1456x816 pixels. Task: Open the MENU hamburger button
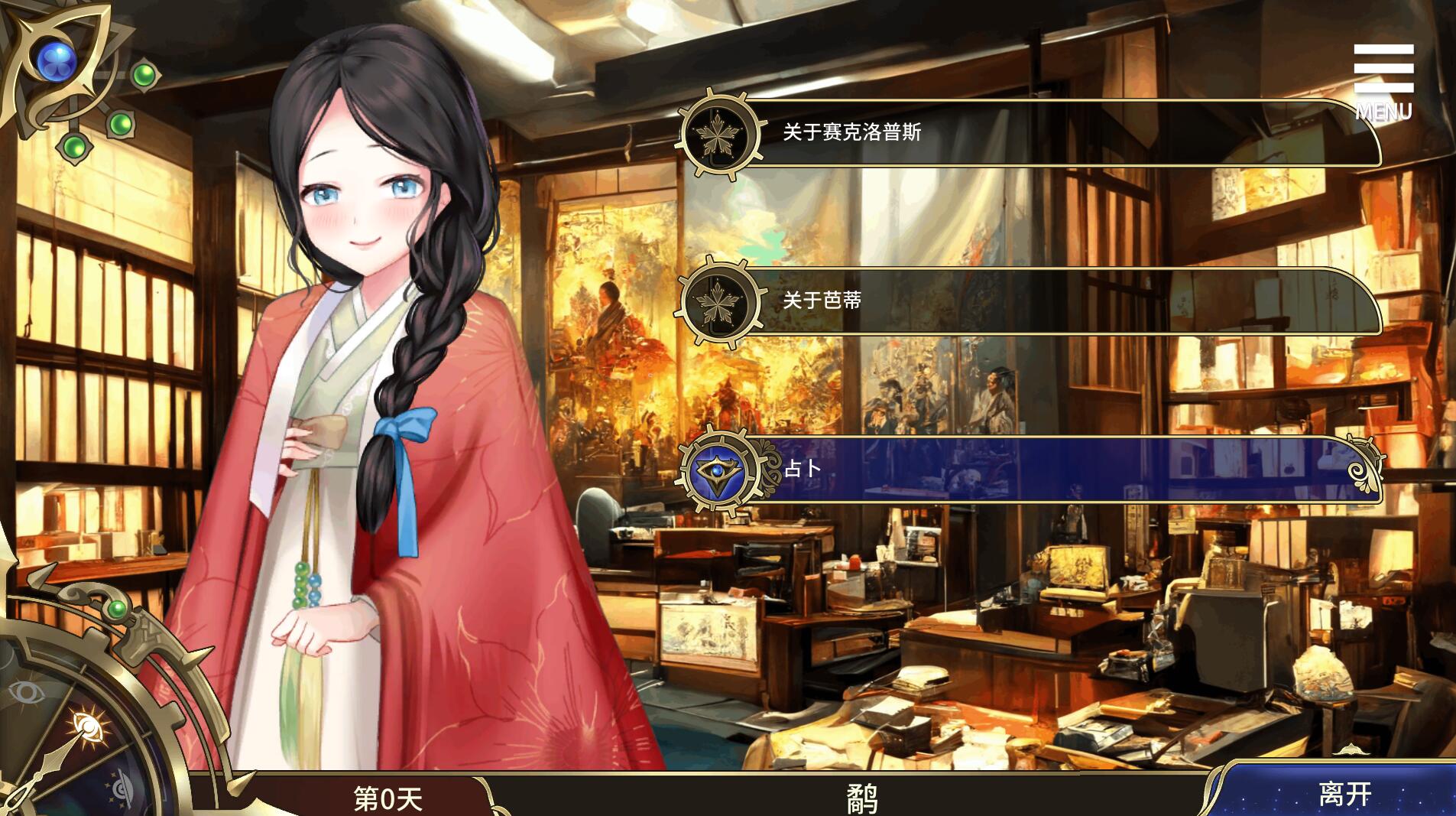[x=1383, y=81]
